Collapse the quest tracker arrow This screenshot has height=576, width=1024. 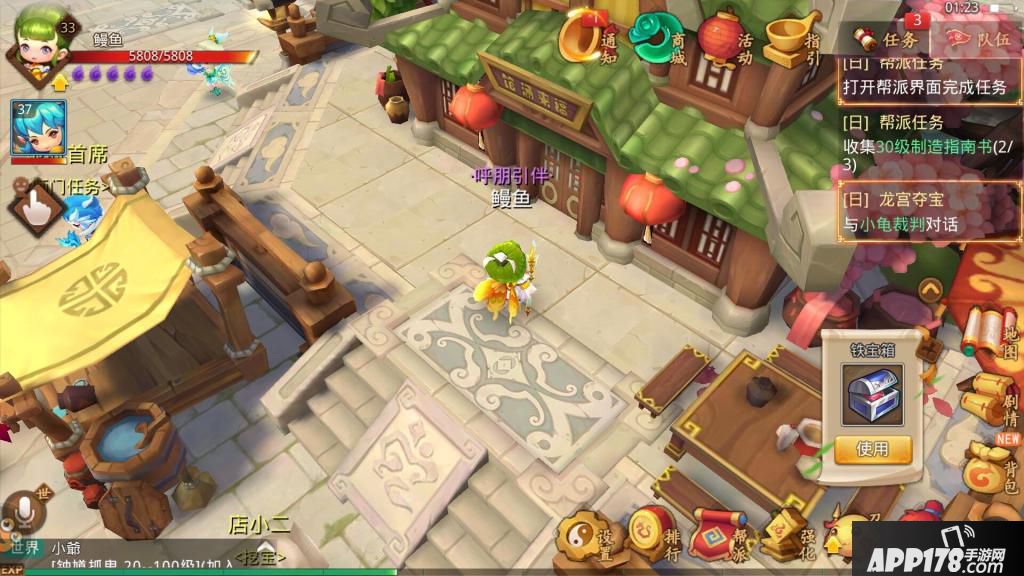pos(930,290)
